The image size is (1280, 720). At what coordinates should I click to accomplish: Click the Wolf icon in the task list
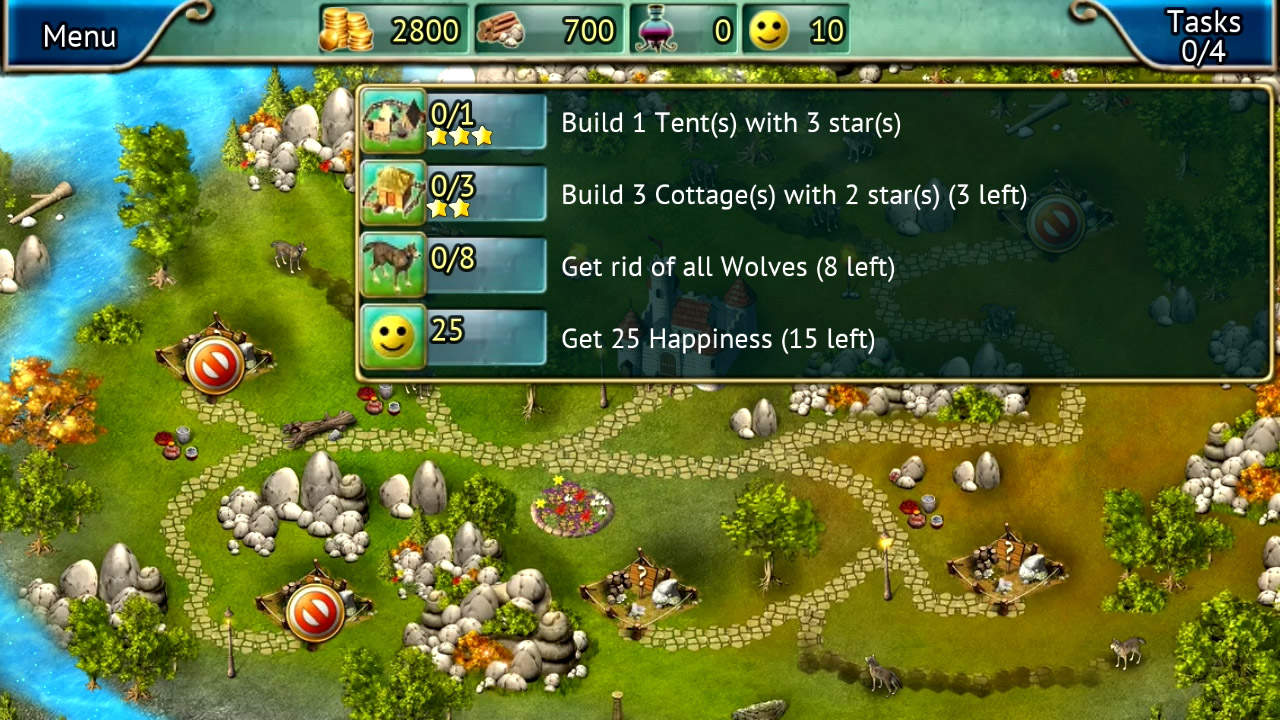[392, 265]
